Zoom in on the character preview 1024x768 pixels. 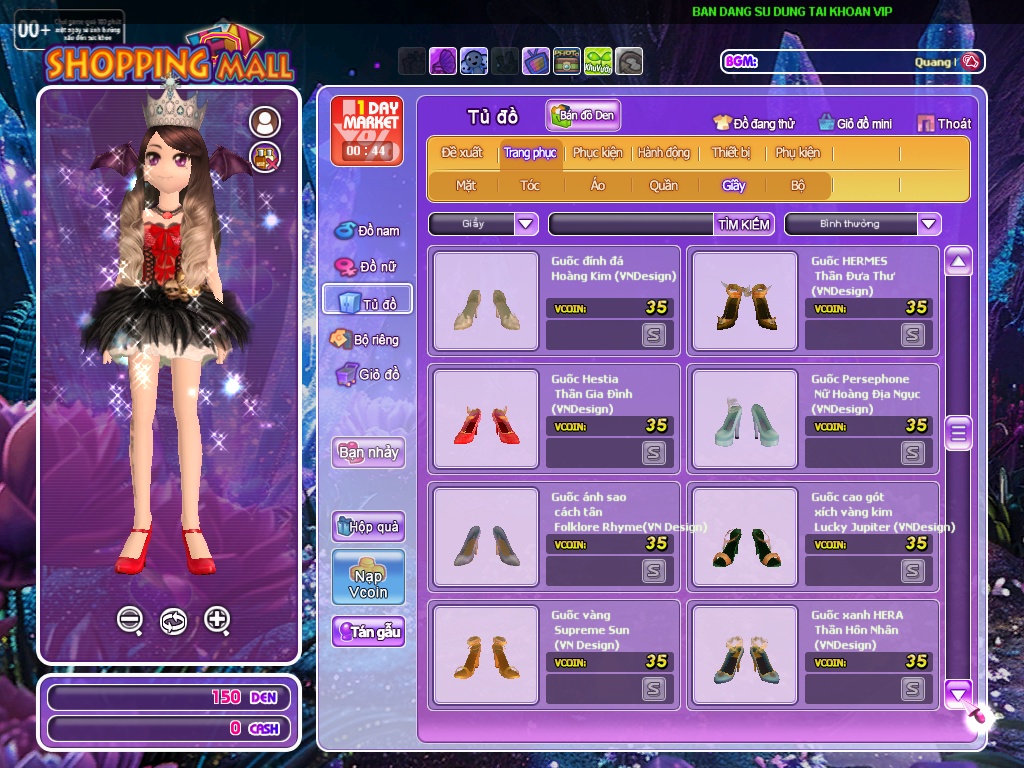[217, 620]
